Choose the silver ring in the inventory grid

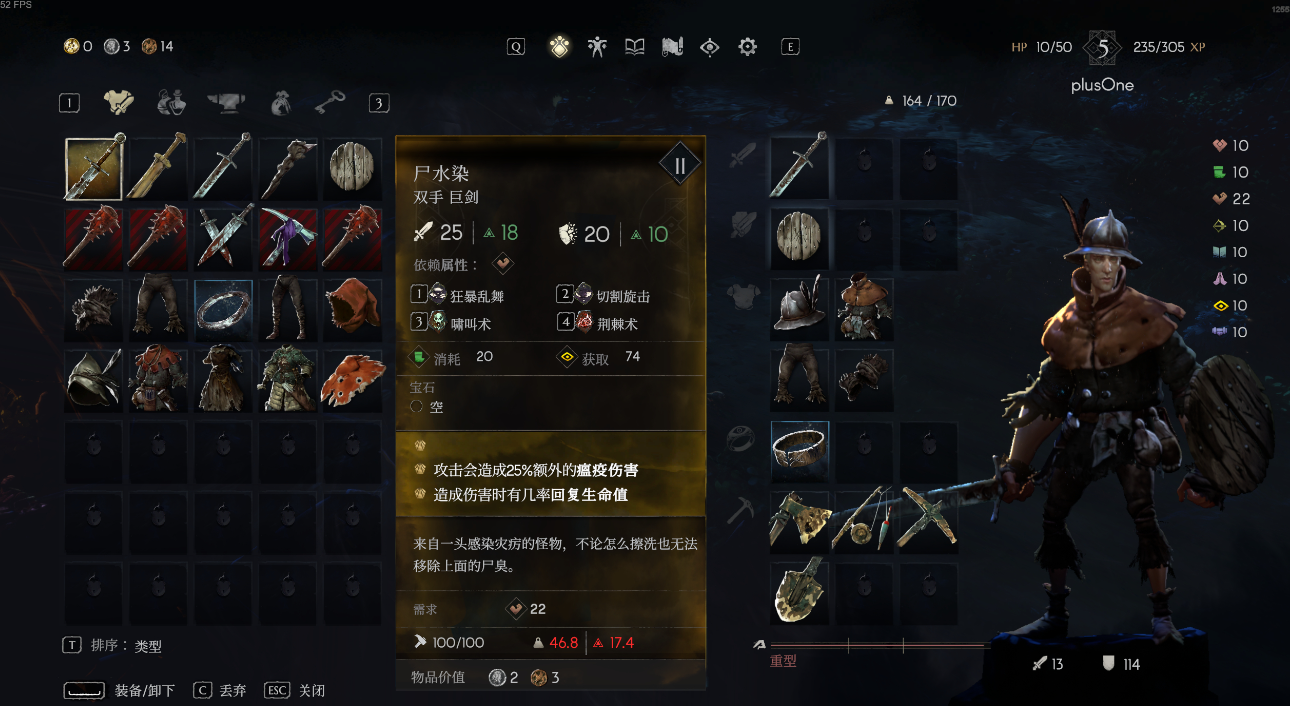tap(223, 309)
